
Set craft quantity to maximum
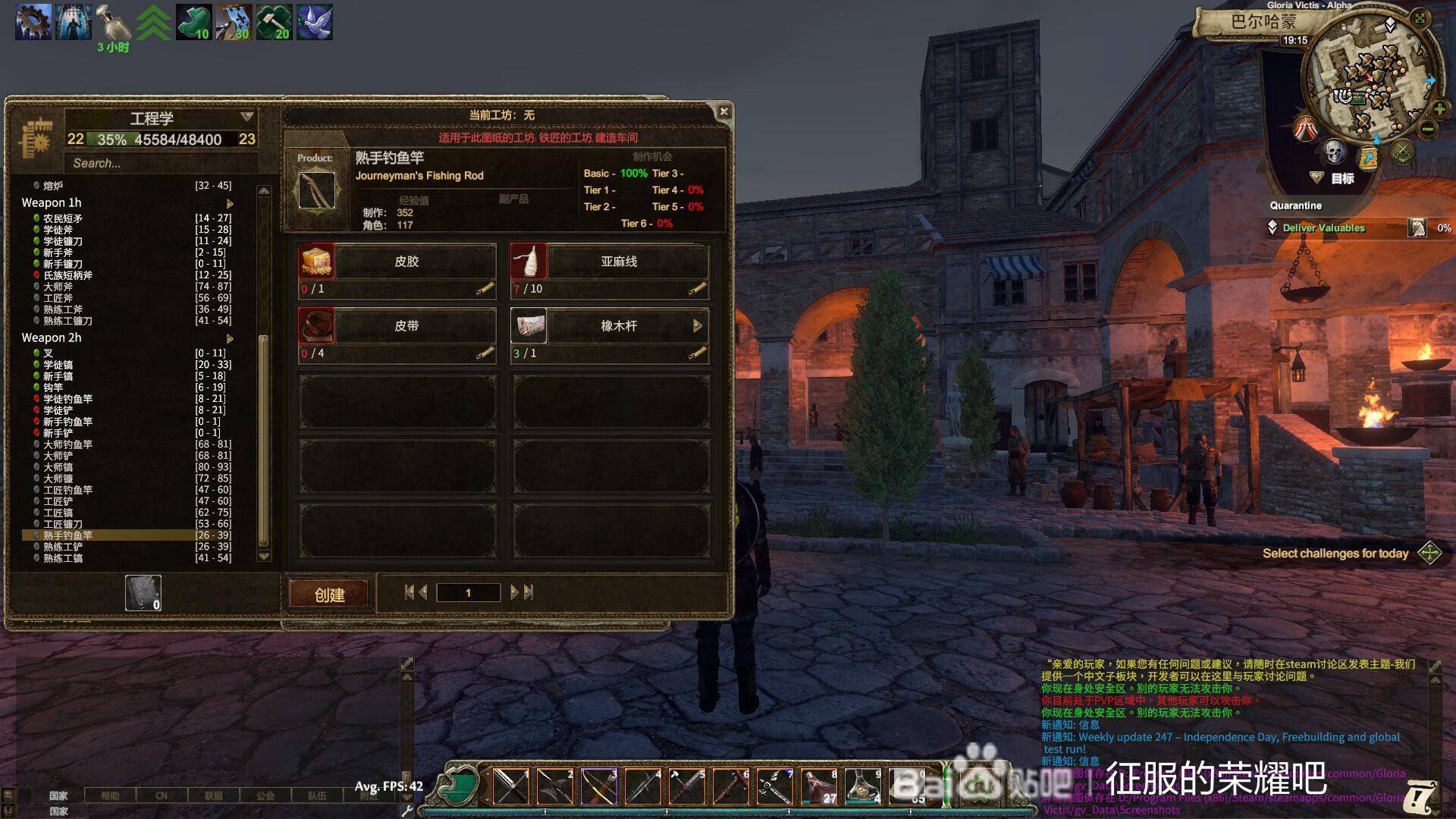529,592
